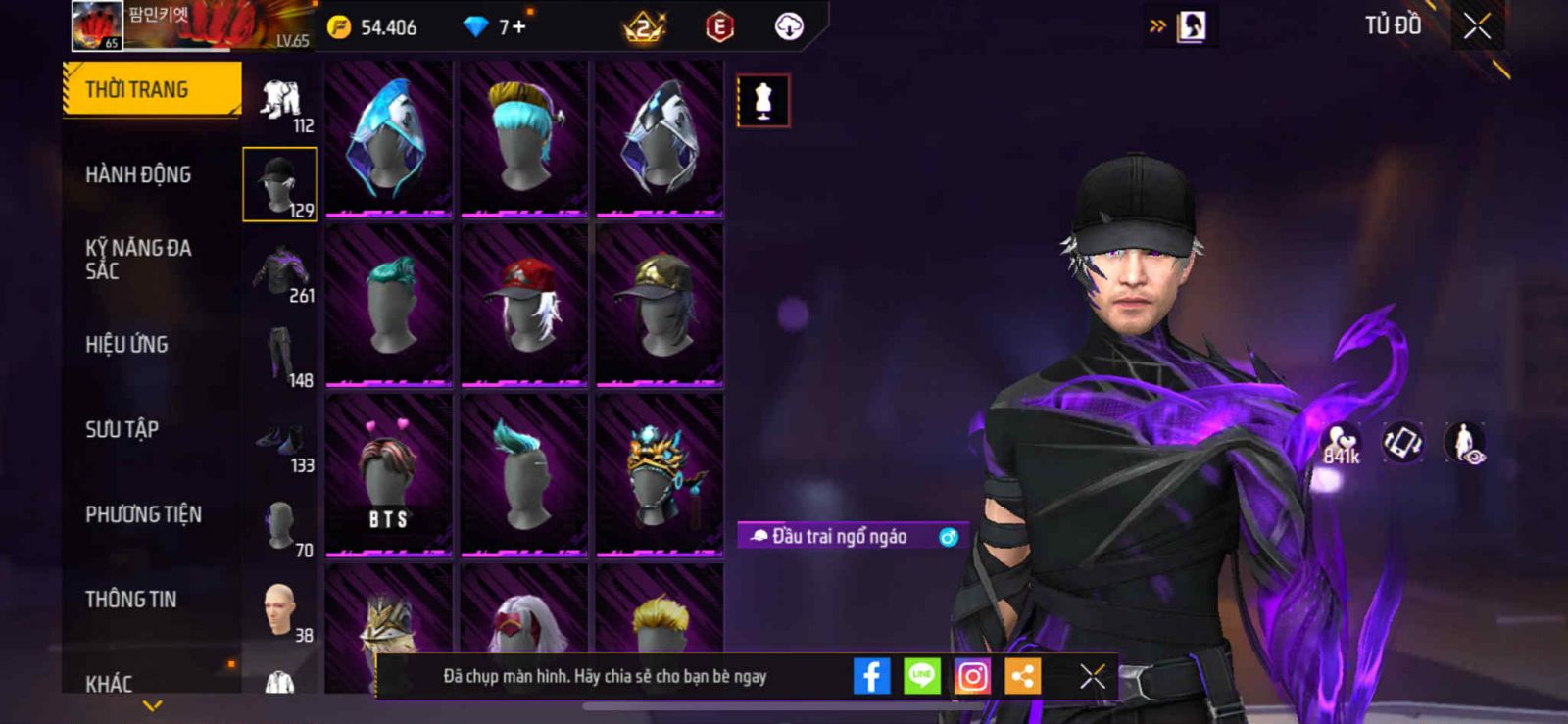Add more diamonds with the plus button
Image resolution: width=1568 pixels, height=724 pixels.
pyautogui.click(x=518, y=26)
